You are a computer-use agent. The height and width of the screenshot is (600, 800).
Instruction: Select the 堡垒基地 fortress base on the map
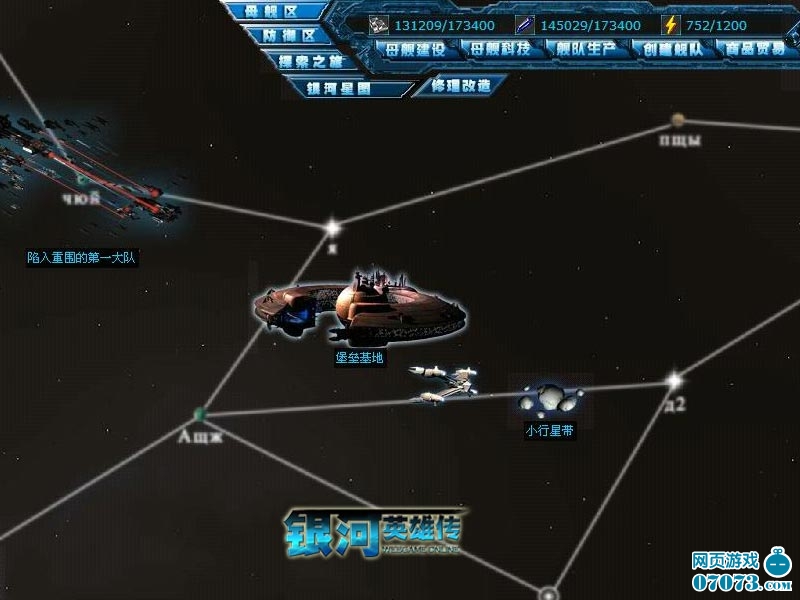pyautogui.click(x=360, y=305)
